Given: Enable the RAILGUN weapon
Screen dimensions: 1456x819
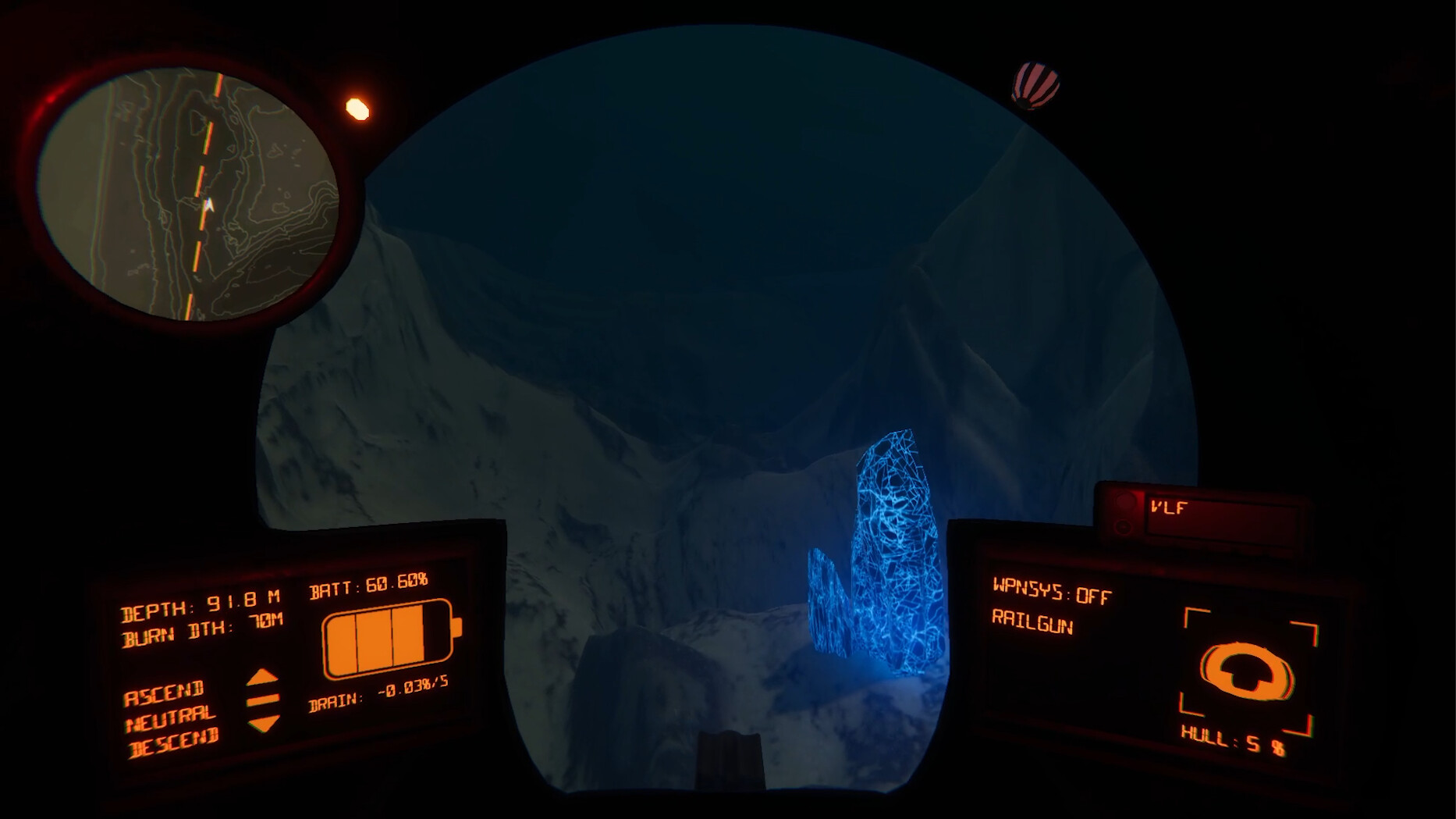Looking at the screenshot, I should 1034,625.
